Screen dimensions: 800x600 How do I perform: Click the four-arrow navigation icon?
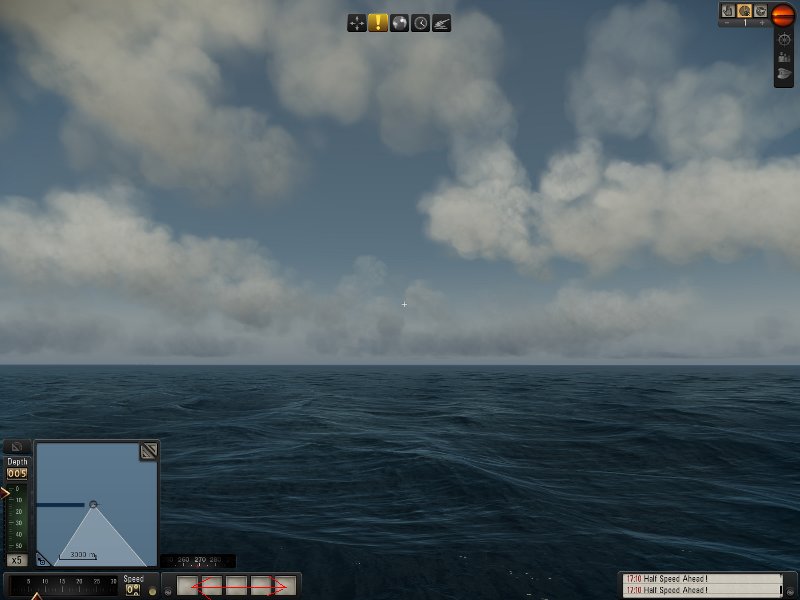(x=357, y=23)
